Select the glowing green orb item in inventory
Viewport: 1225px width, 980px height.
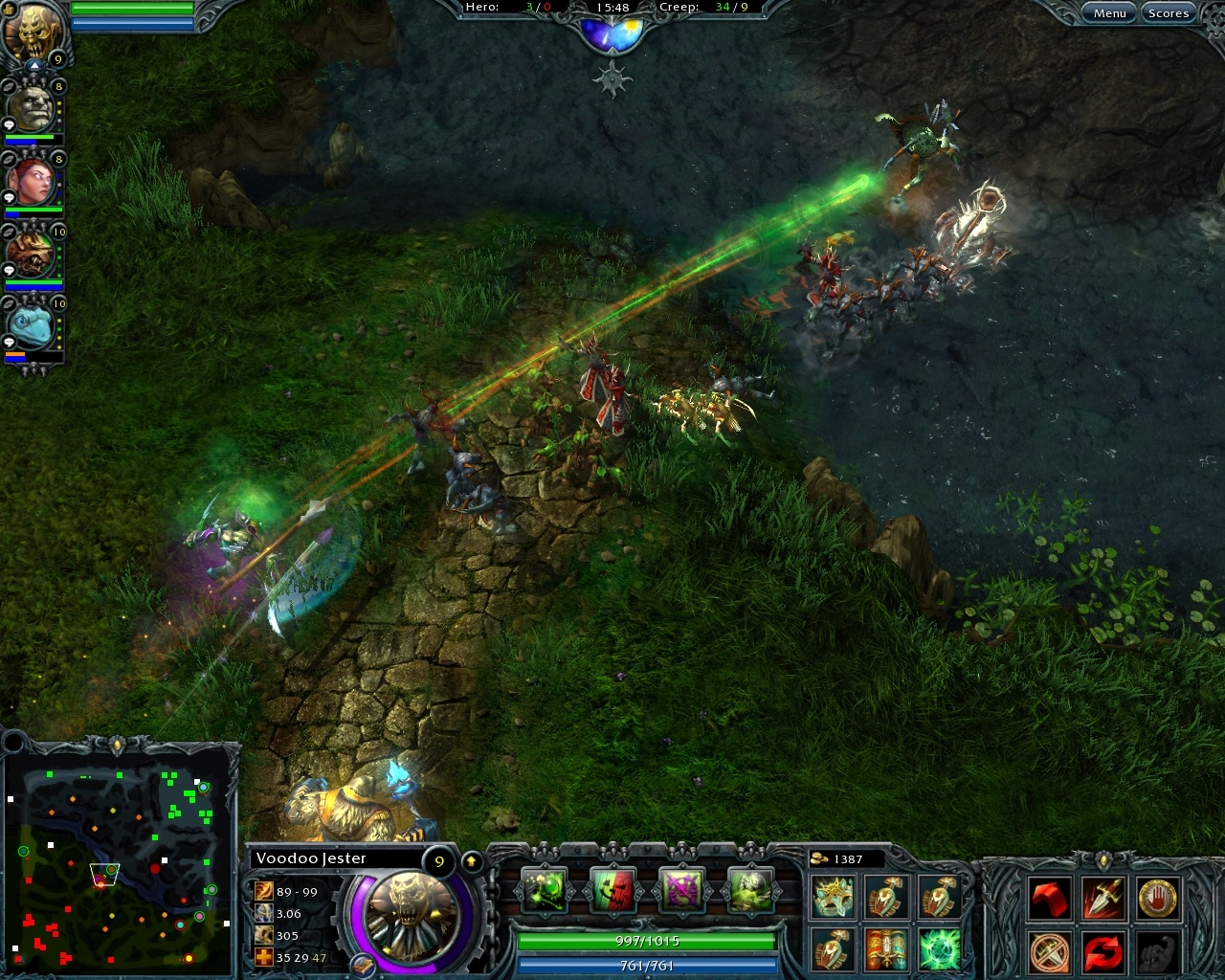pos(939,950)
